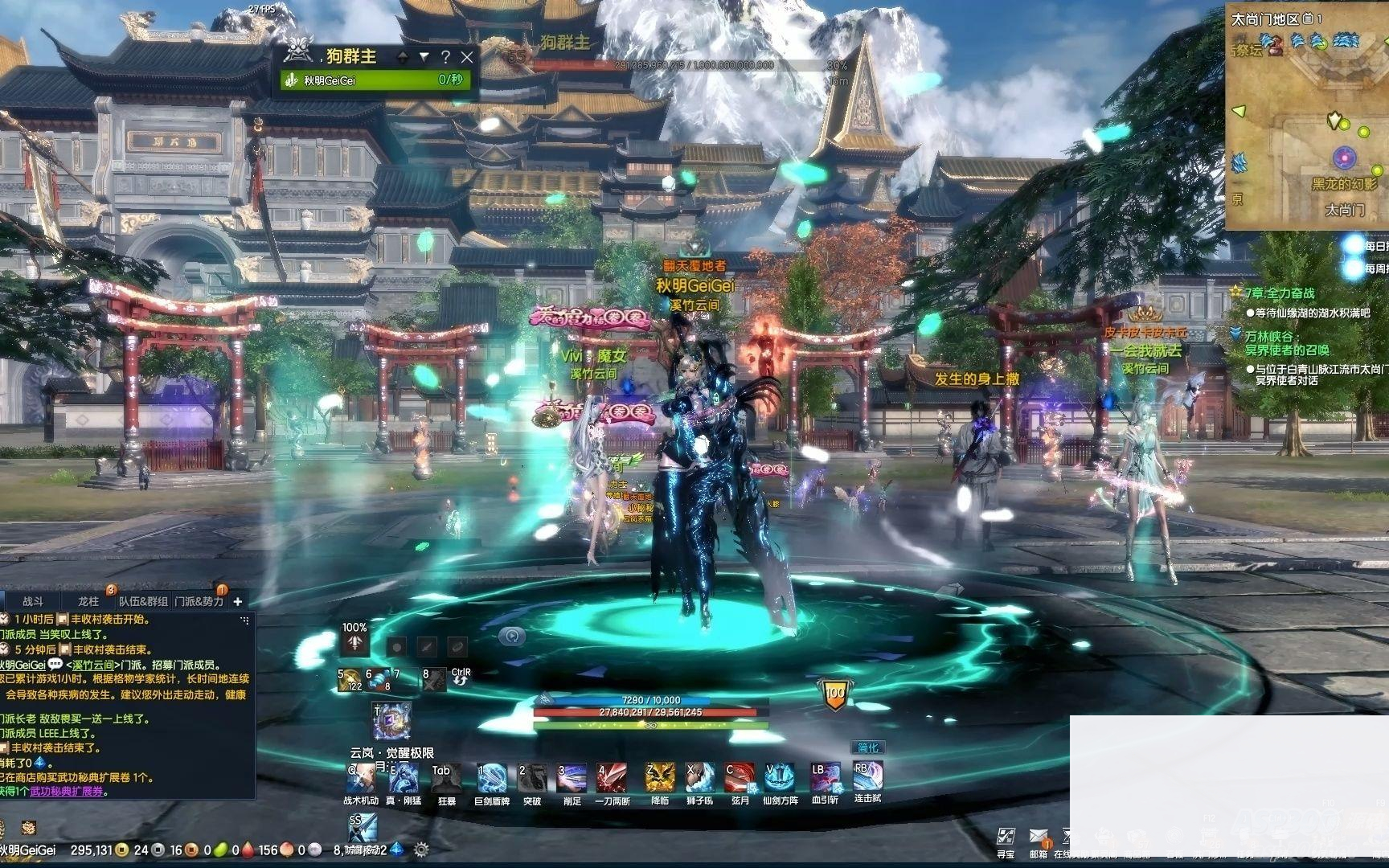
Task: Open help on the 狗群主 panel
Action: coord(445,57)
